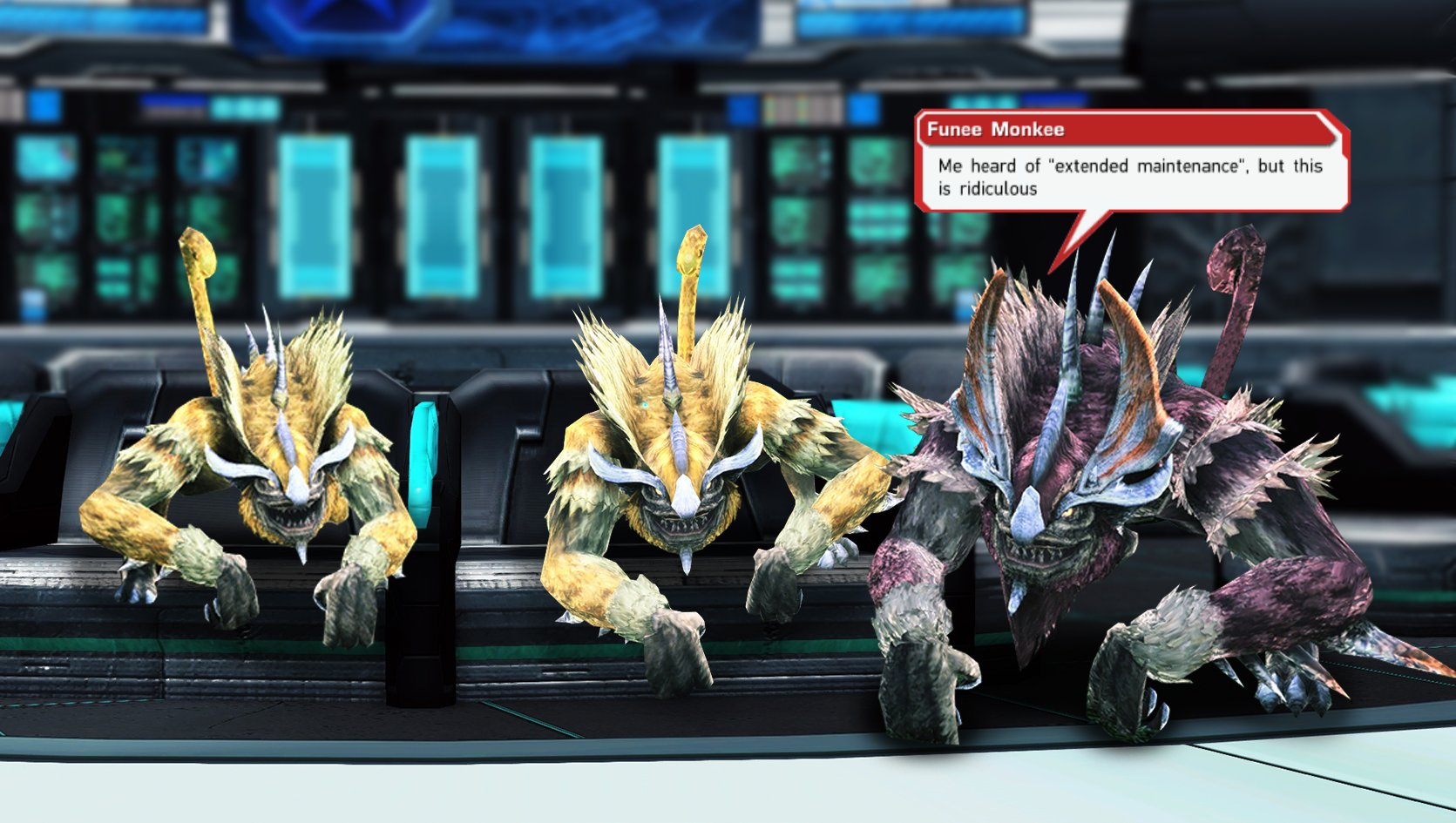Select the middle yellow monkey
Screen dimensions: 1456x823
click(x=680, y=488)
